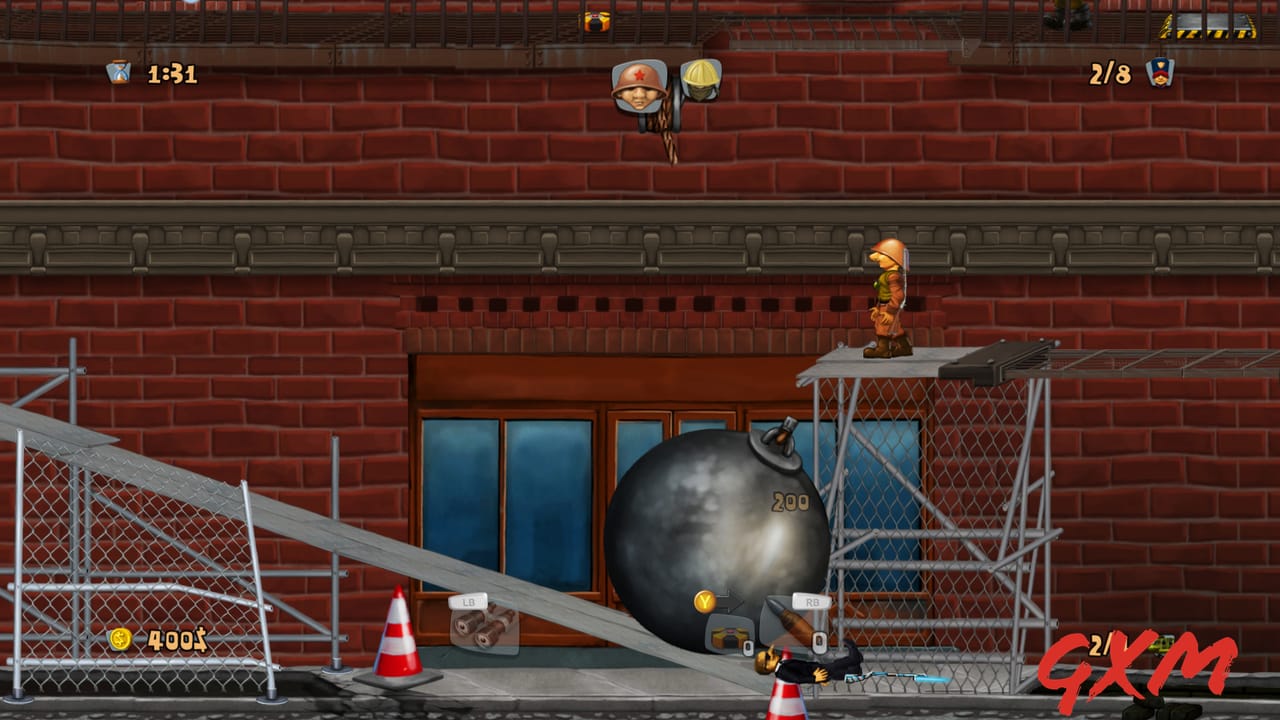Viewport: 1280px width, 720px height.
Task: Click the small dynamite pickup on the upper ledge
Action: click(597, 20)
